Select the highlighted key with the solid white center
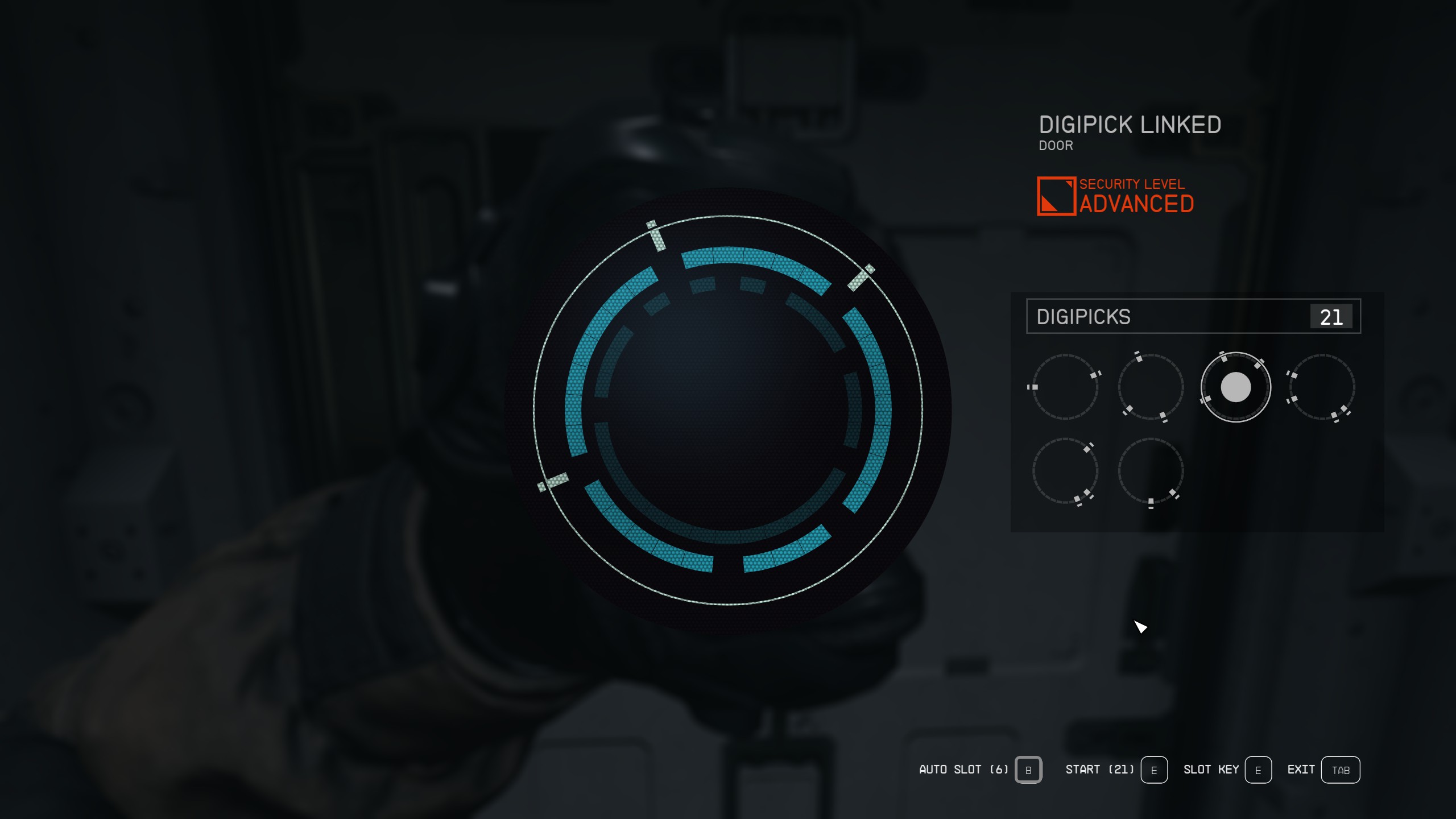This screenshot has width=1456, height=819. 1235,387
